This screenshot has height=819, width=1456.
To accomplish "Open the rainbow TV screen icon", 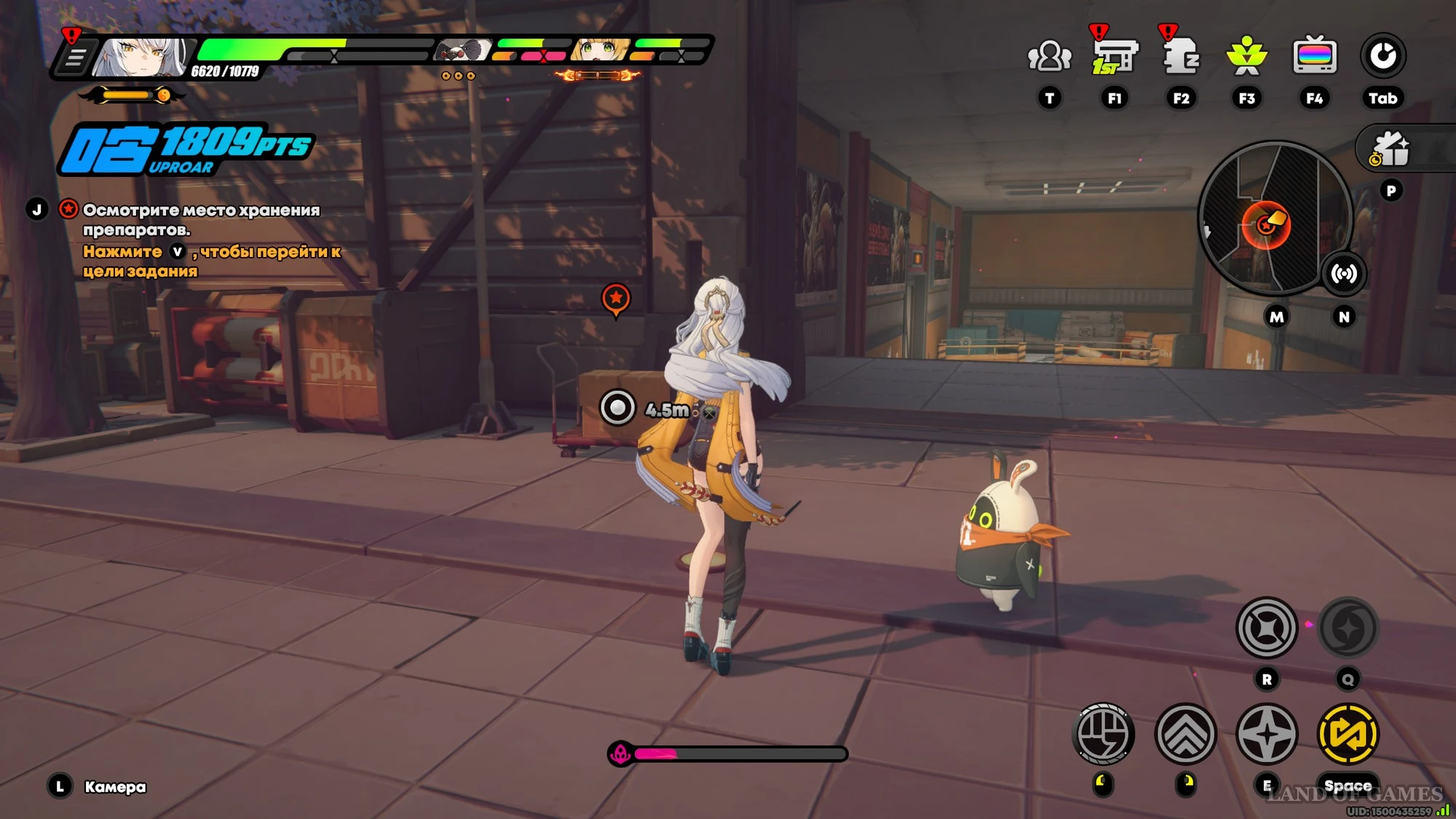I will click(x=1314, y=57).
